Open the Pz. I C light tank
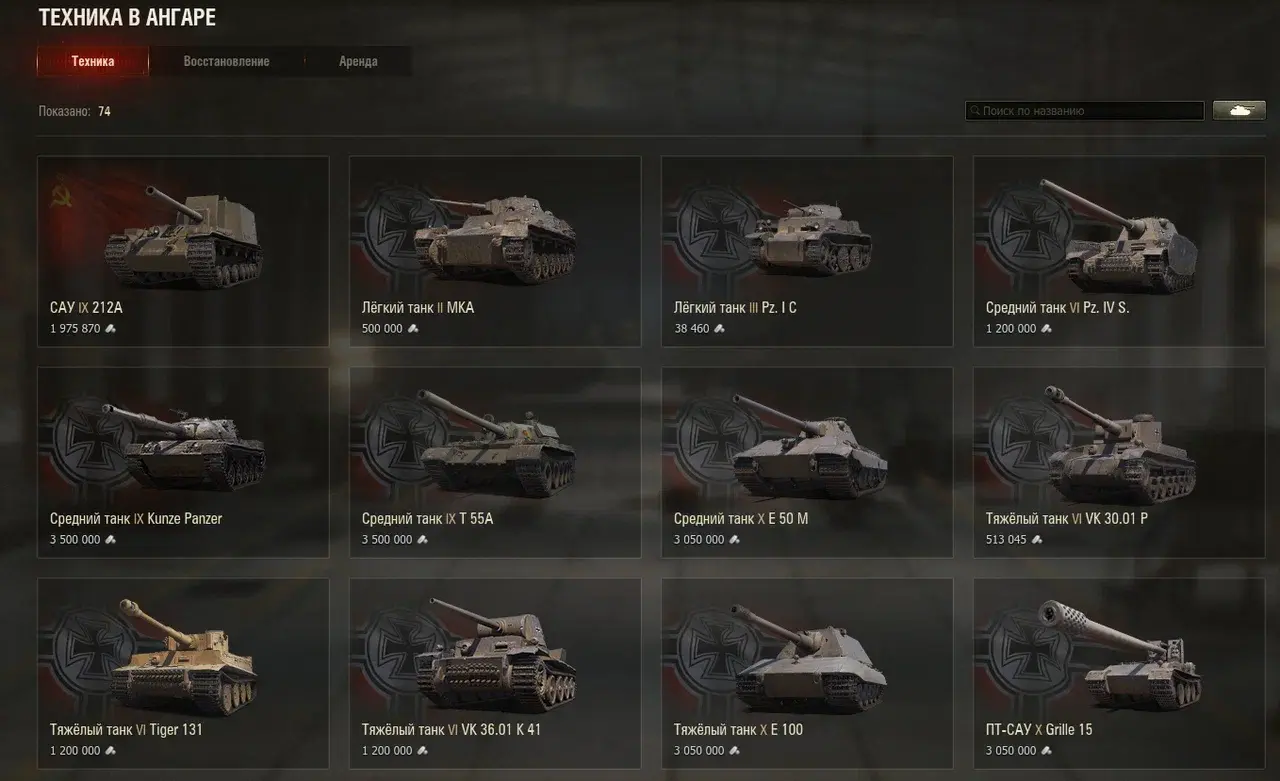 [807, 251]
